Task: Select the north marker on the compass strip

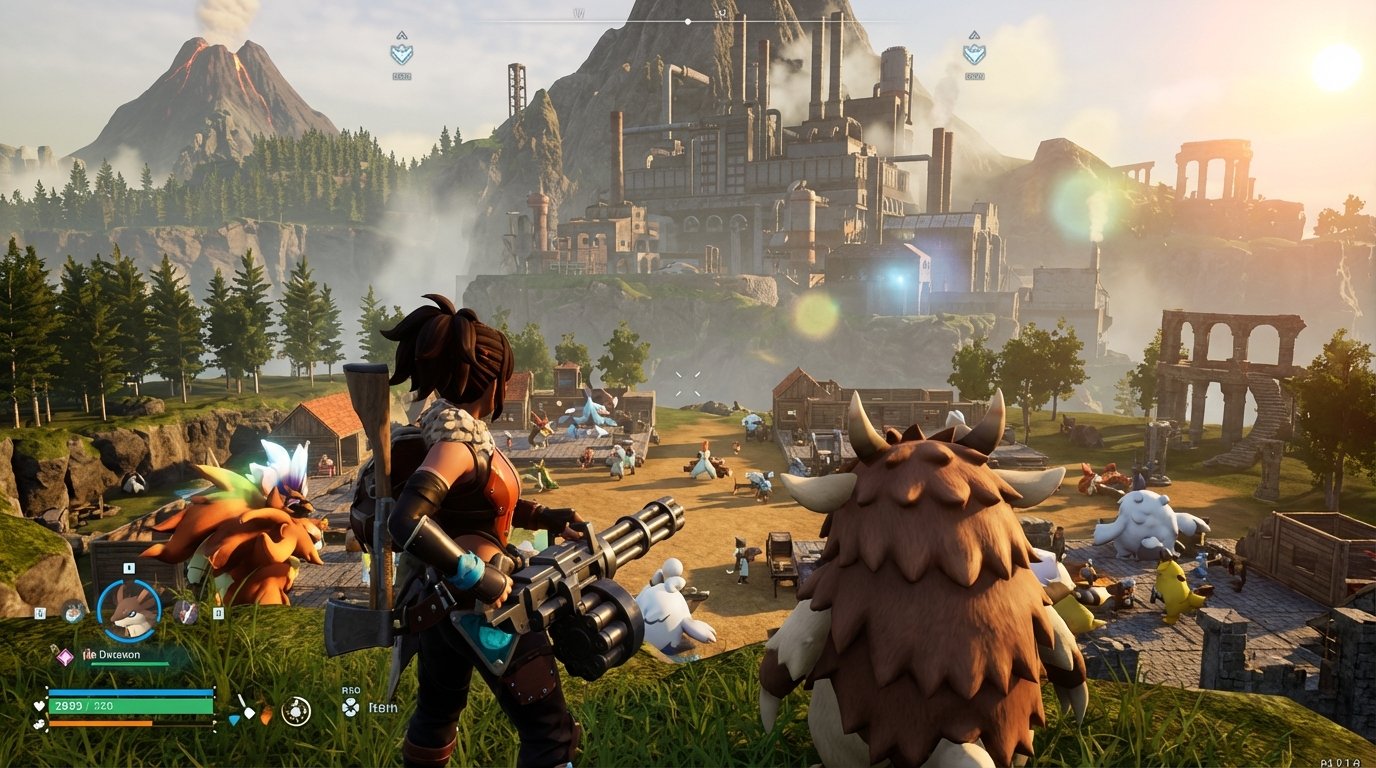Action: [721, 14]
